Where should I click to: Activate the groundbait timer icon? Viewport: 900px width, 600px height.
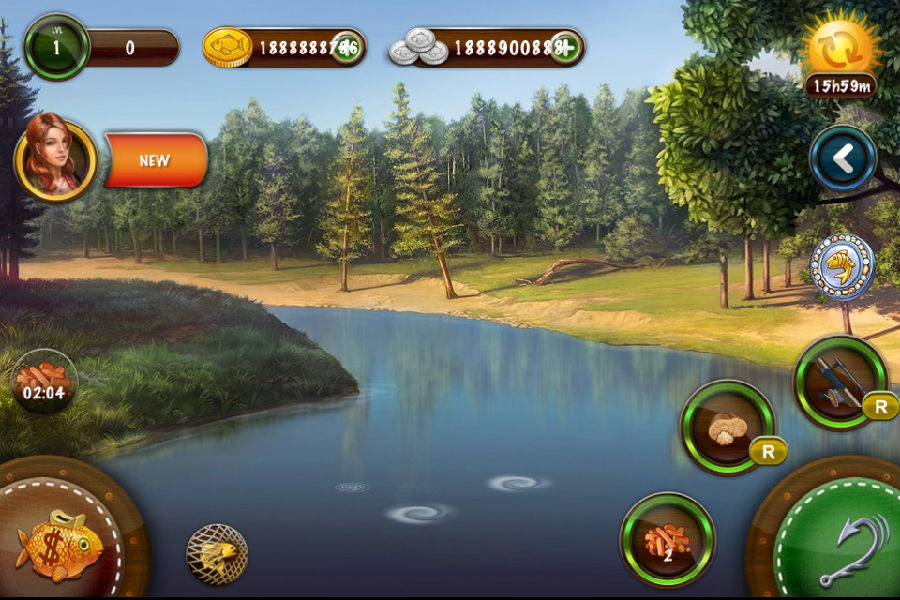44,382
